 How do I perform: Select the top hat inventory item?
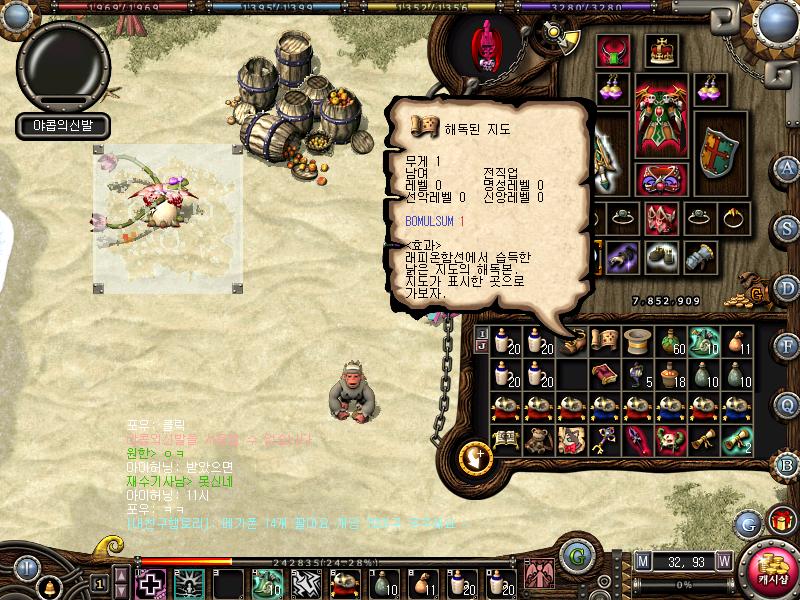point(636,342)
